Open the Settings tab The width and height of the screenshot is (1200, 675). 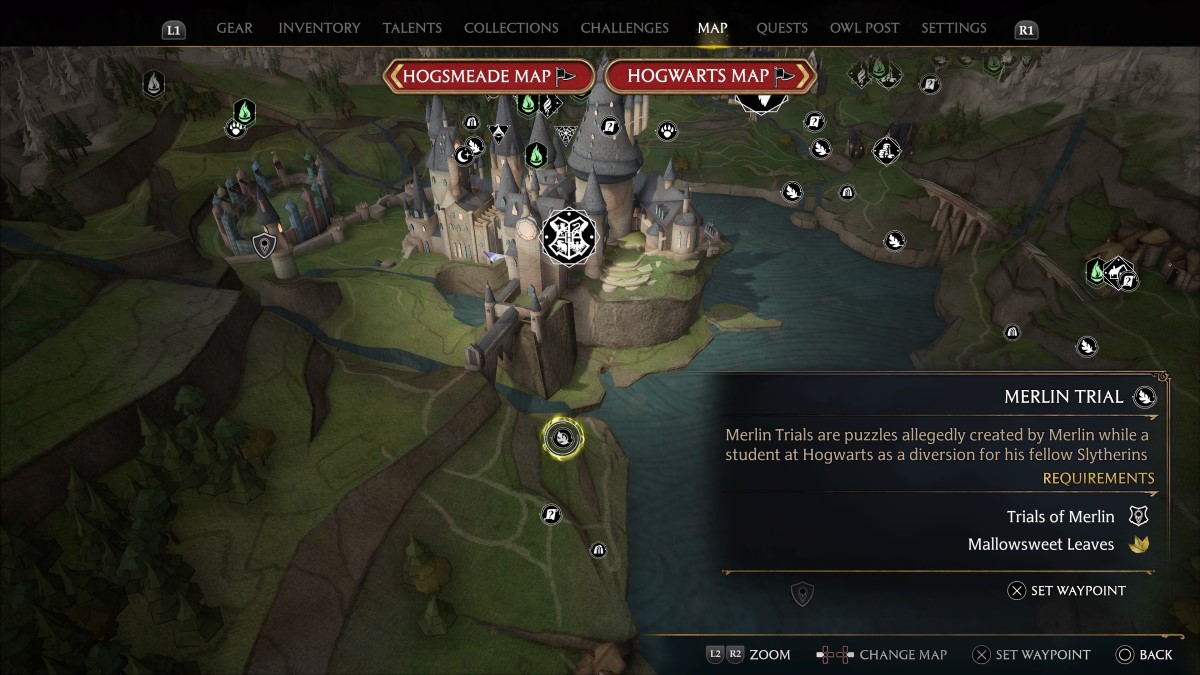pyautogui.click(x=954, y=28)
